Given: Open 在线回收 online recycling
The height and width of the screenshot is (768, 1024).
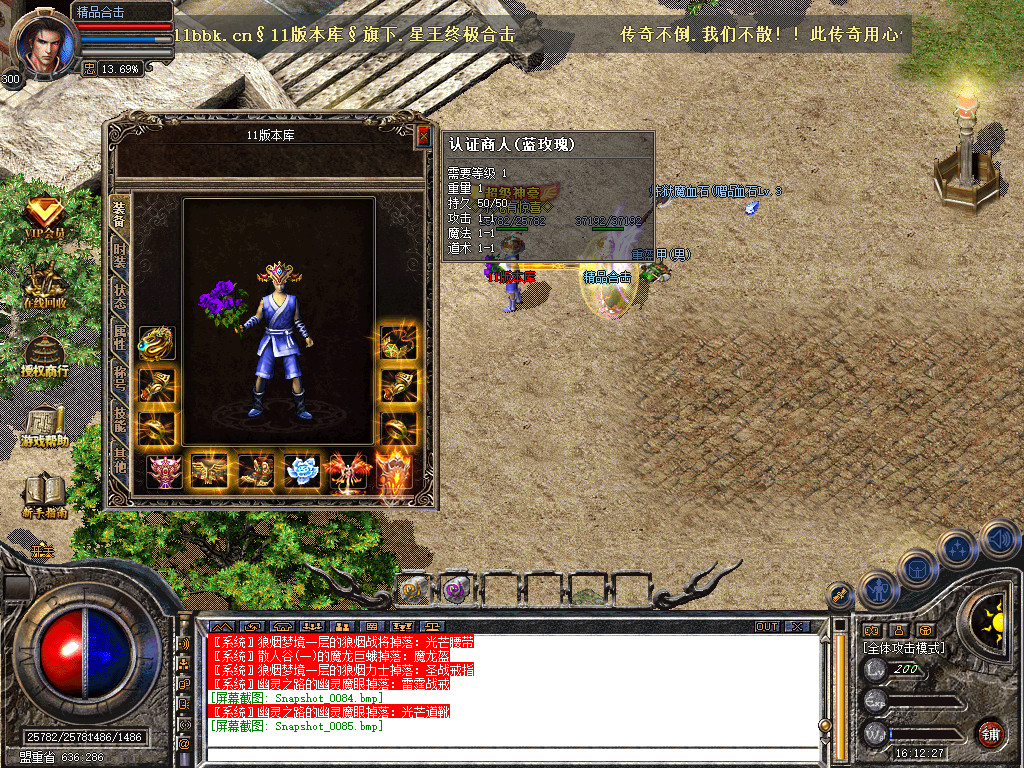Looking at the screenshot, I should 44,288.
